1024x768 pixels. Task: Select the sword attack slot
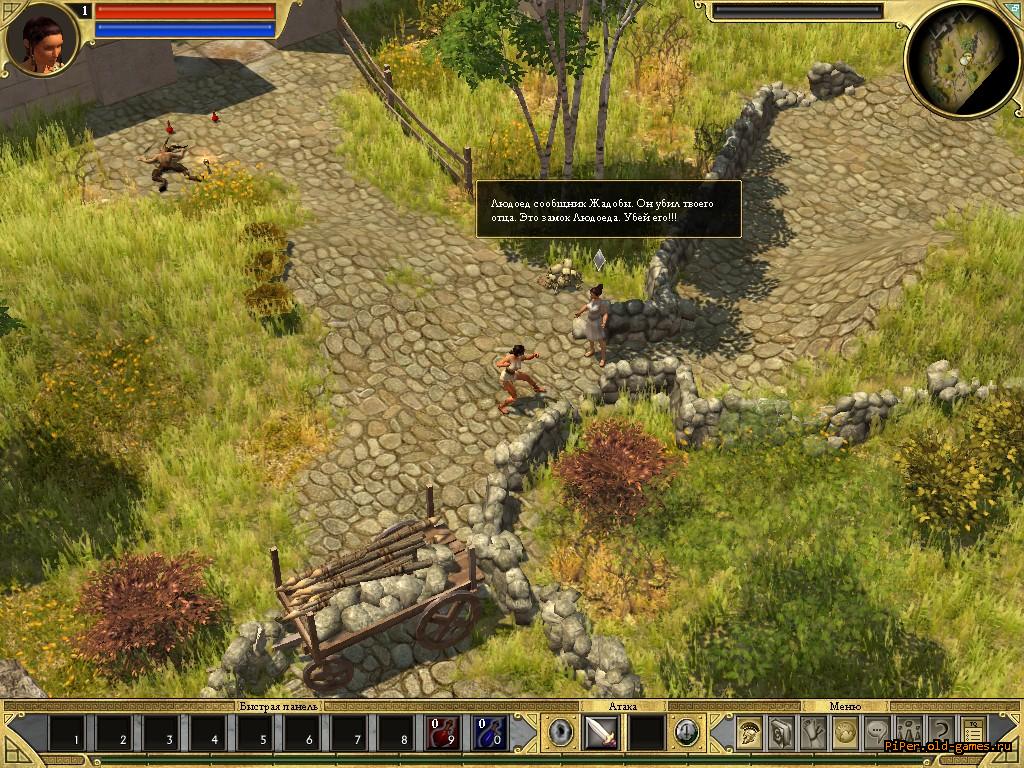tap(601, 733)
